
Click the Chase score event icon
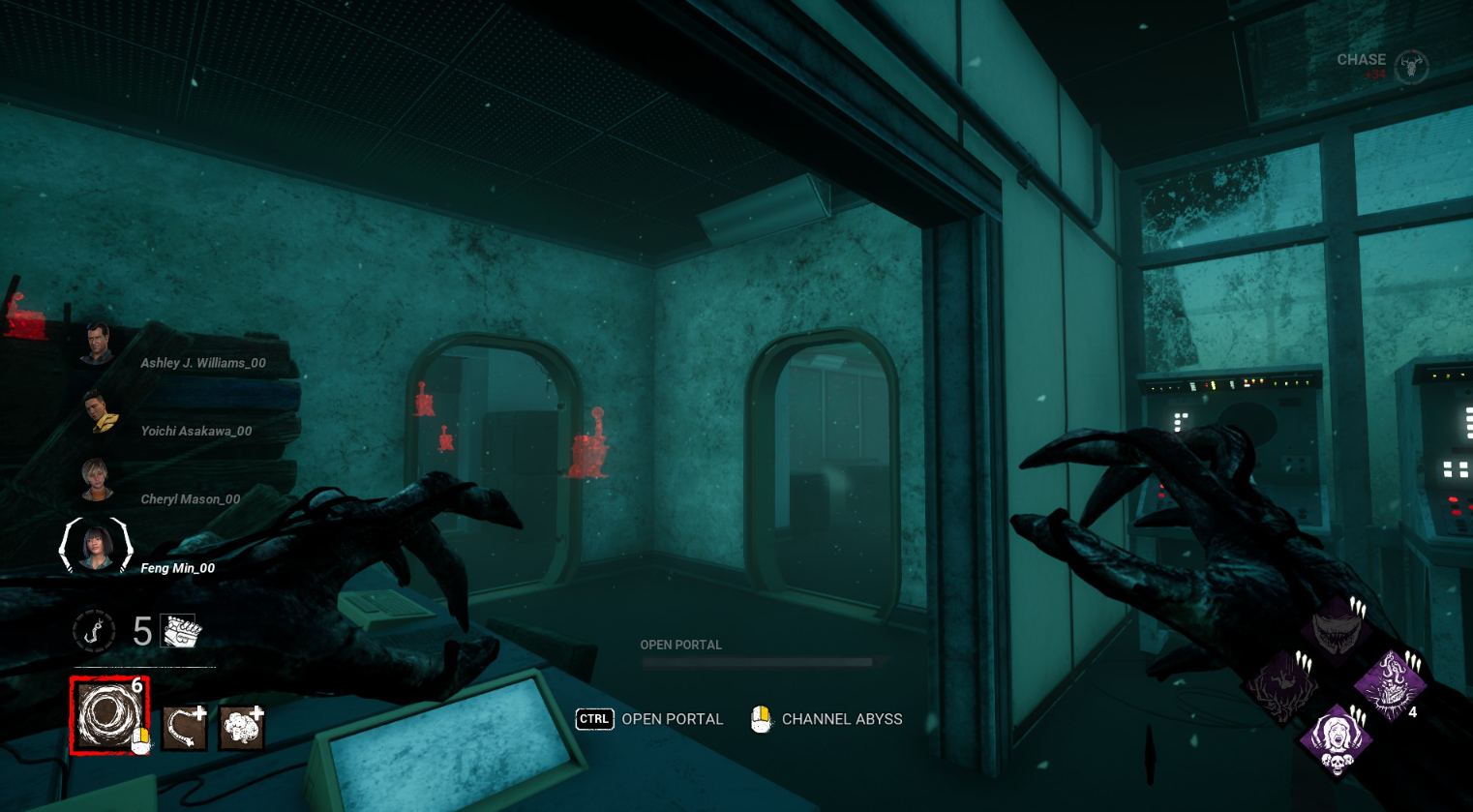click(1411, 66)
